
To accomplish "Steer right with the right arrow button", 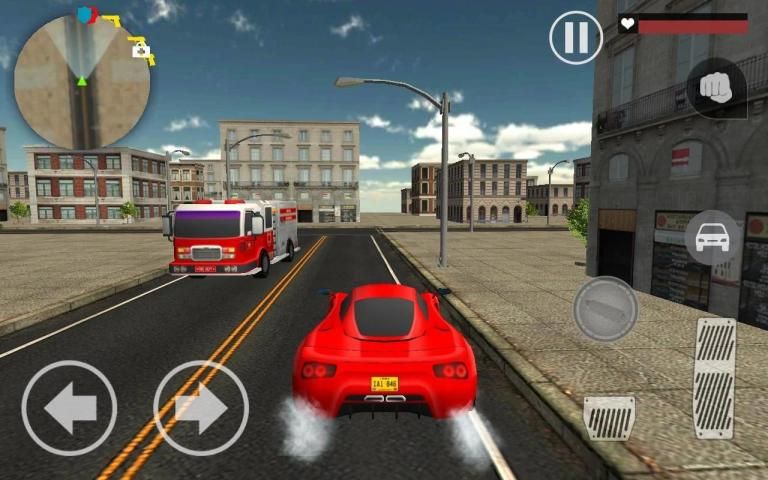I will 201,408.
